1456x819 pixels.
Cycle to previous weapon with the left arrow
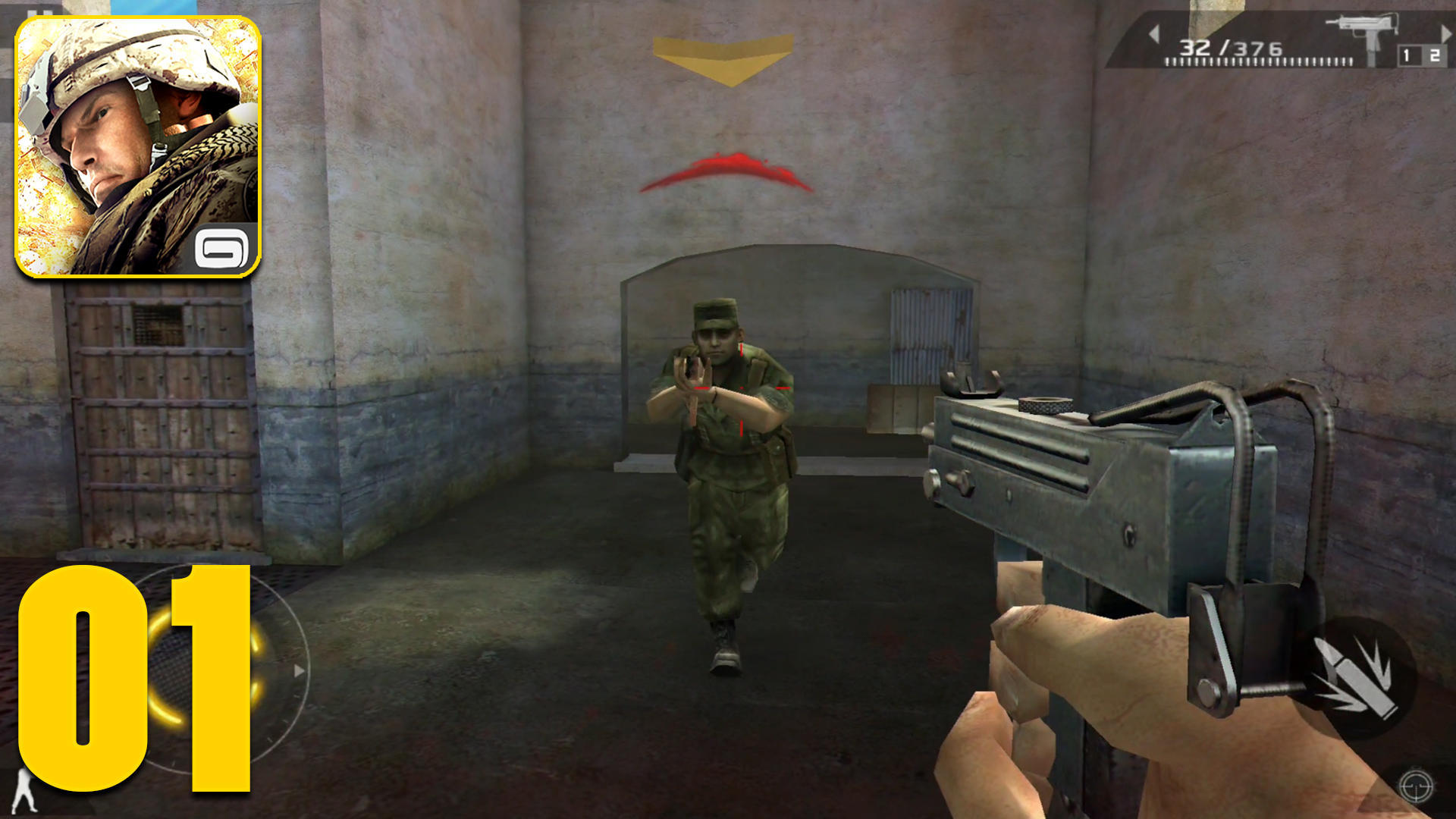point(1156,34)
